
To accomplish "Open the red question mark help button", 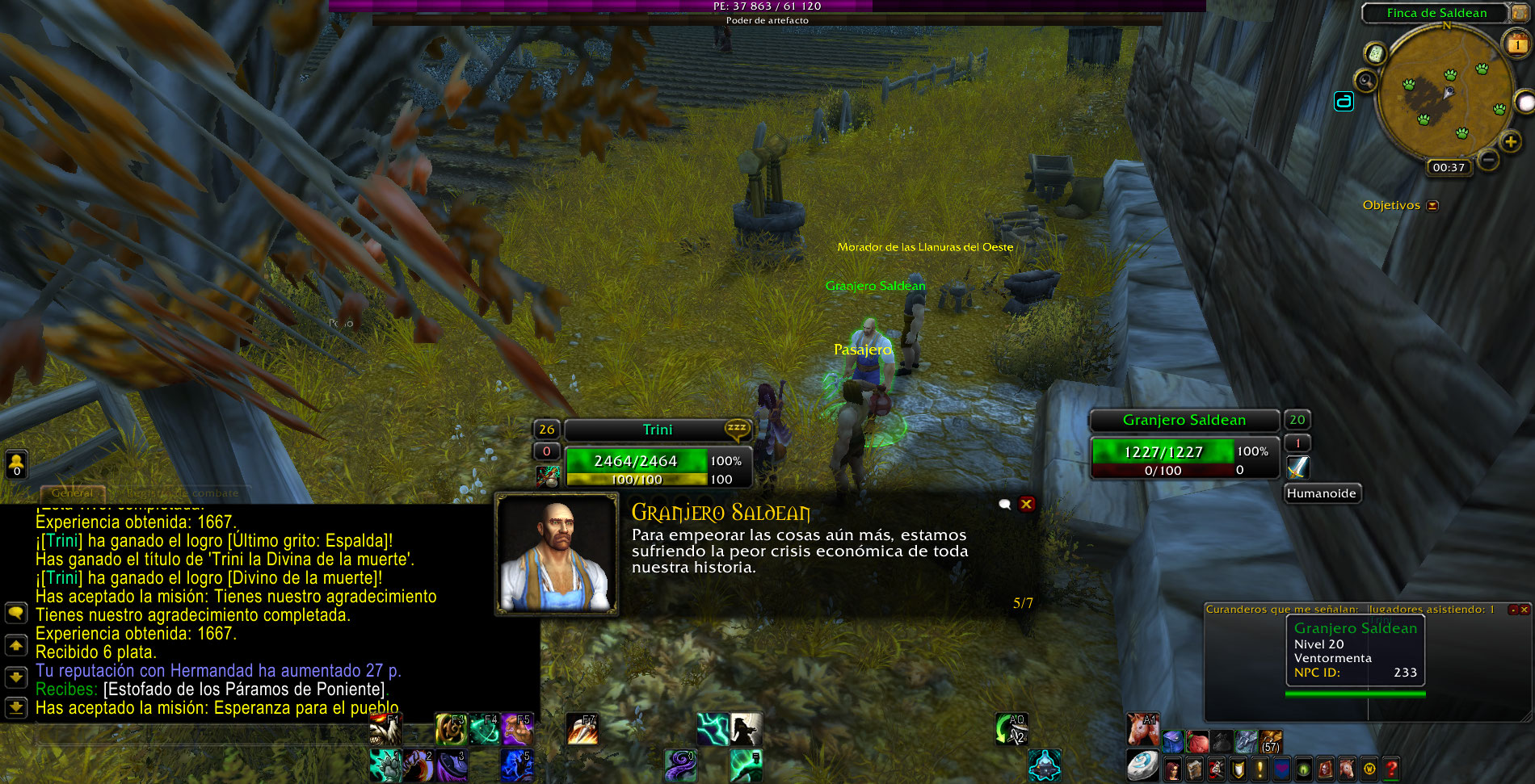I will coord(1390,769).
